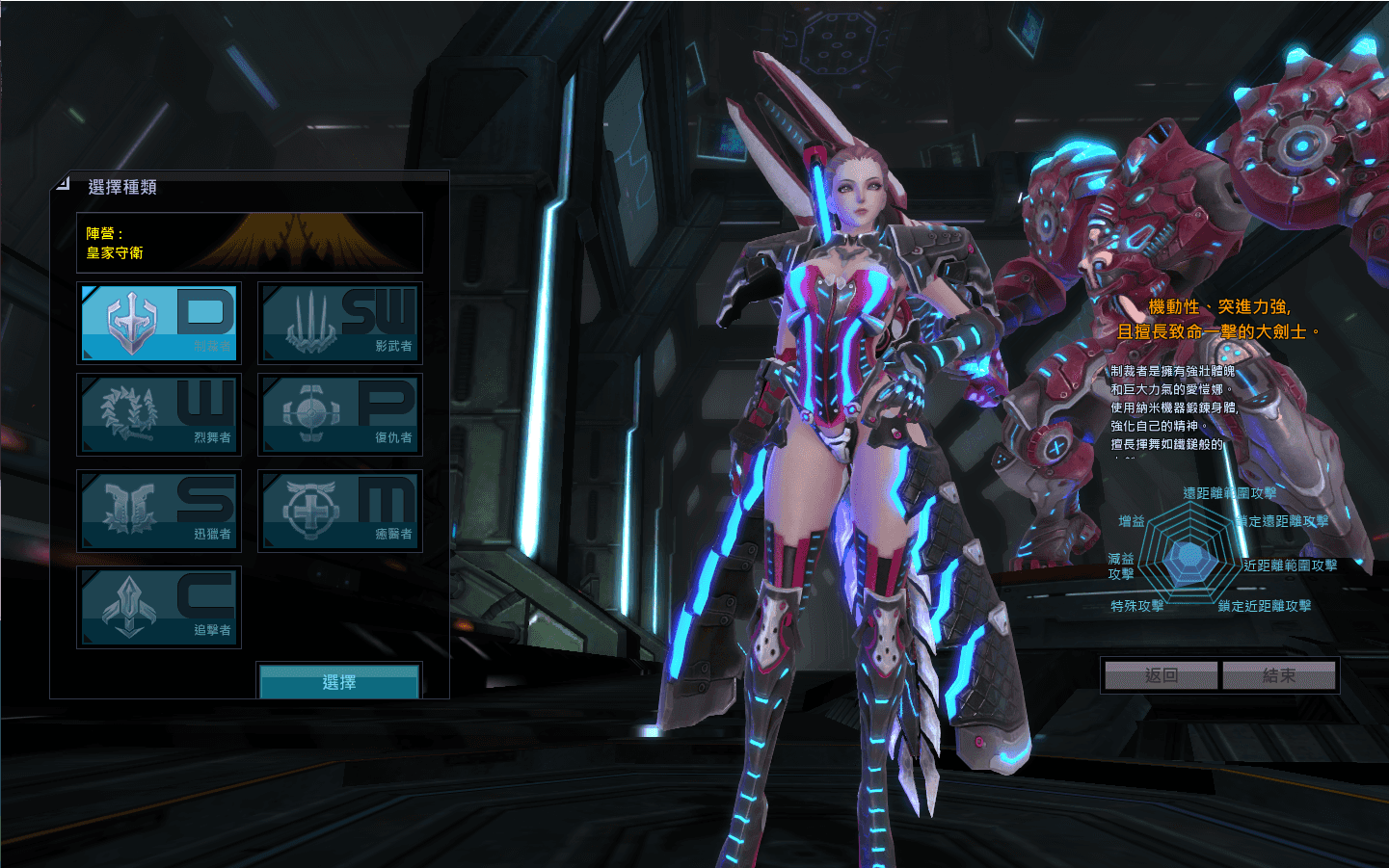Select the 追擊者 (C) class tile
This screenshot has width=1389, height=868.
pyautogui.click(x=159, y=607)
